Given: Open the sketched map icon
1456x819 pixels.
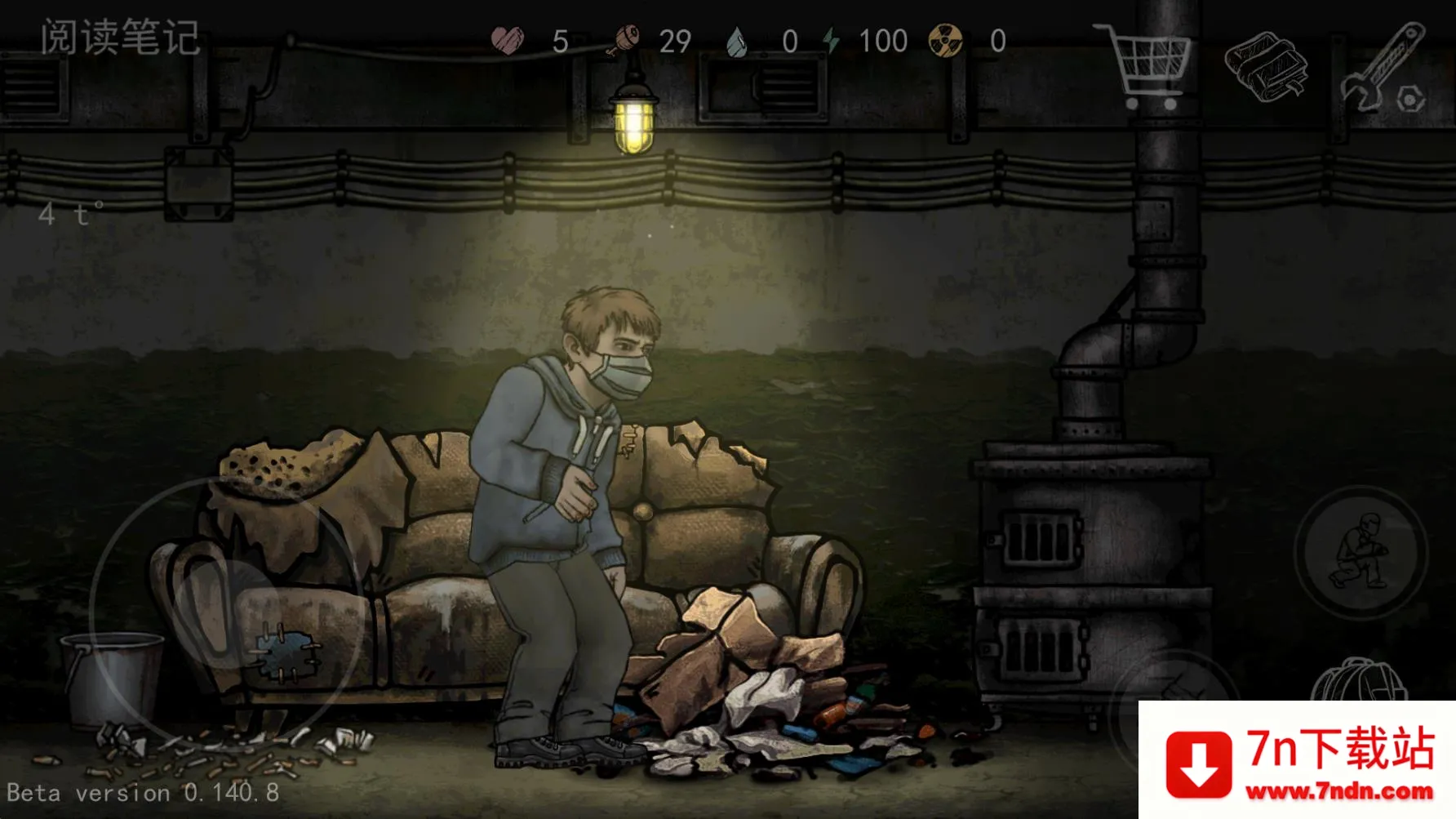Looking at the screenshot, I should pos(1265,66).
